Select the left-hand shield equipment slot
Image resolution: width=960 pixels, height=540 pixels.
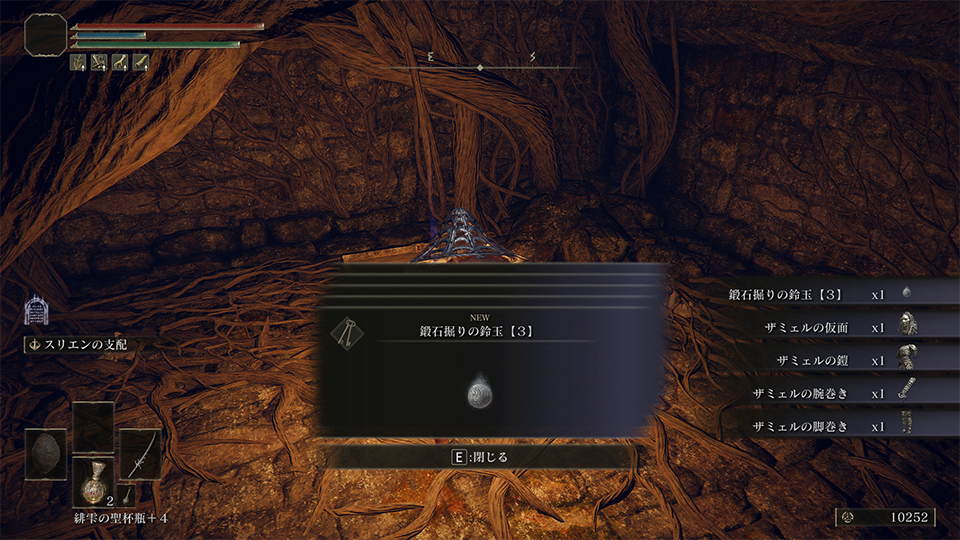click(46, 455)
